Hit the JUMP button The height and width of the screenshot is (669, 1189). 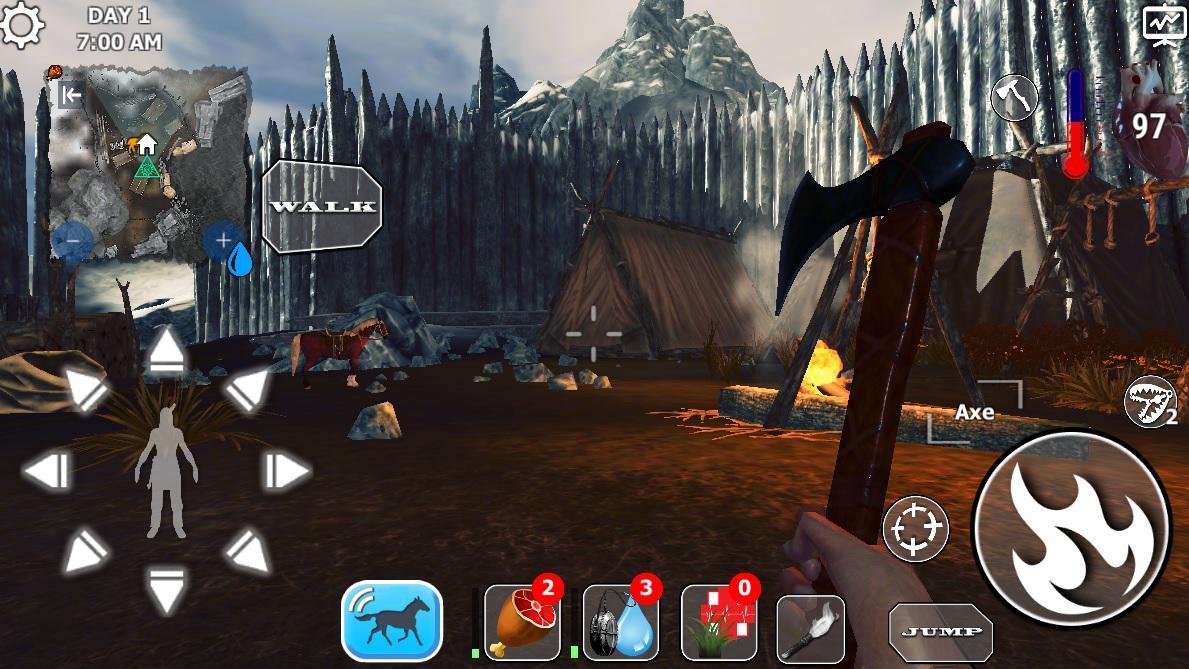coord(941,631)
